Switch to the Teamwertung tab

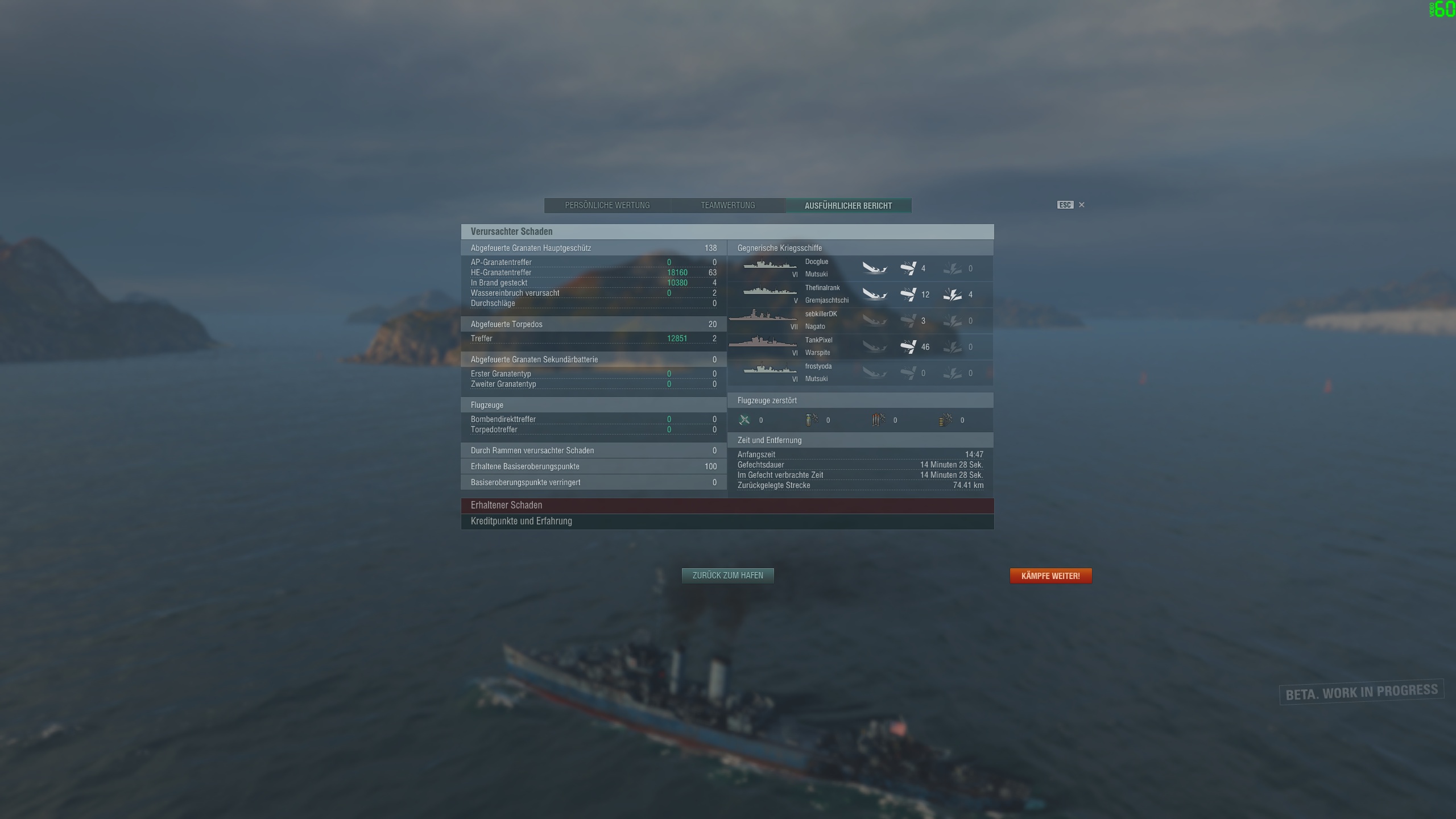pyautogui.click(x=727, y=205)
